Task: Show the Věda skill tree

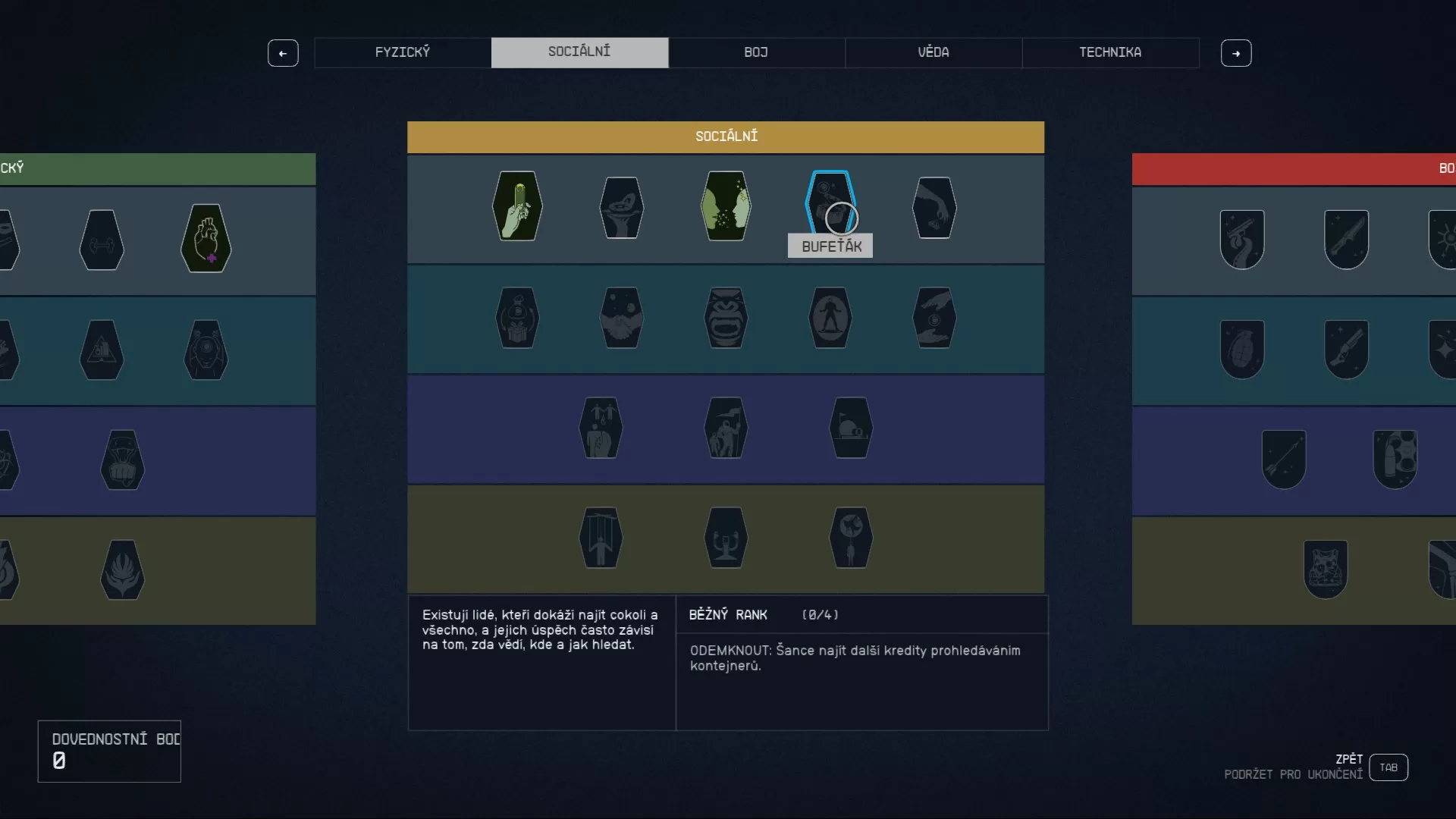Action: [933, 52]
